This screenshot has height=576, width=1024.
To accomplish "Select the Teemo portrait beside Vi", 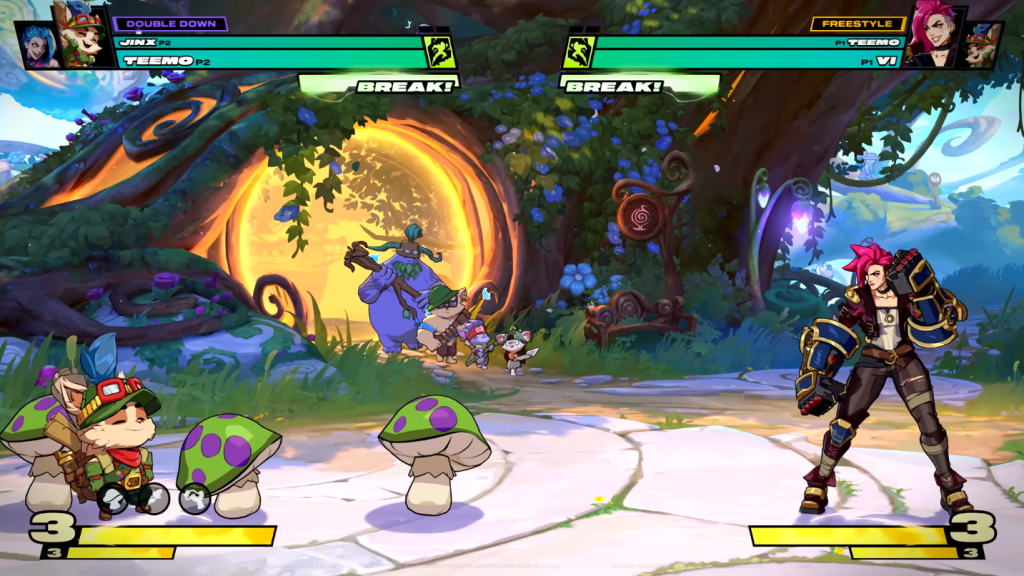I will (984, 47).
